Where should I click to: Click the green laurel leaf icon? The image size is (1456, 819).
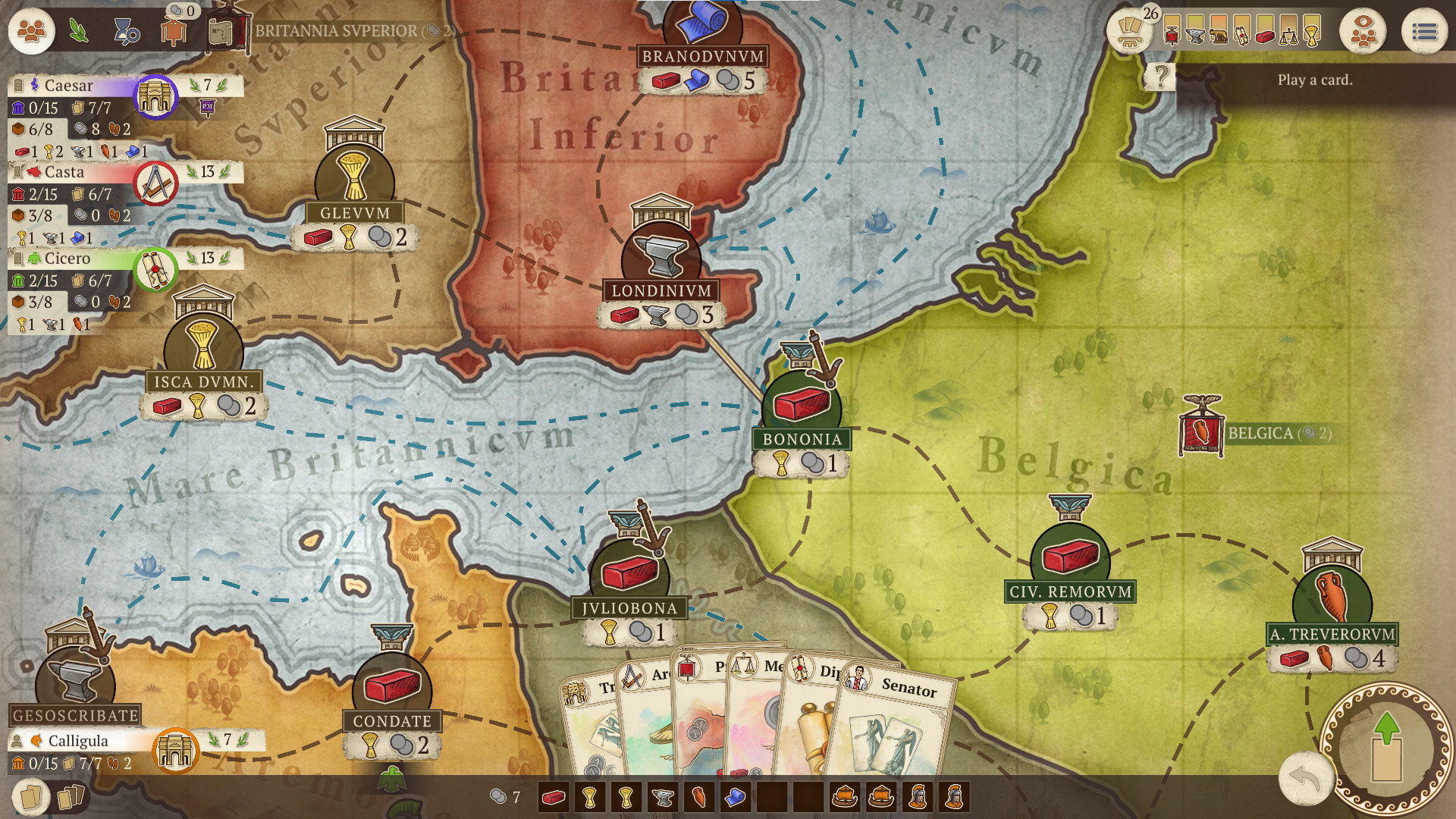78,31
